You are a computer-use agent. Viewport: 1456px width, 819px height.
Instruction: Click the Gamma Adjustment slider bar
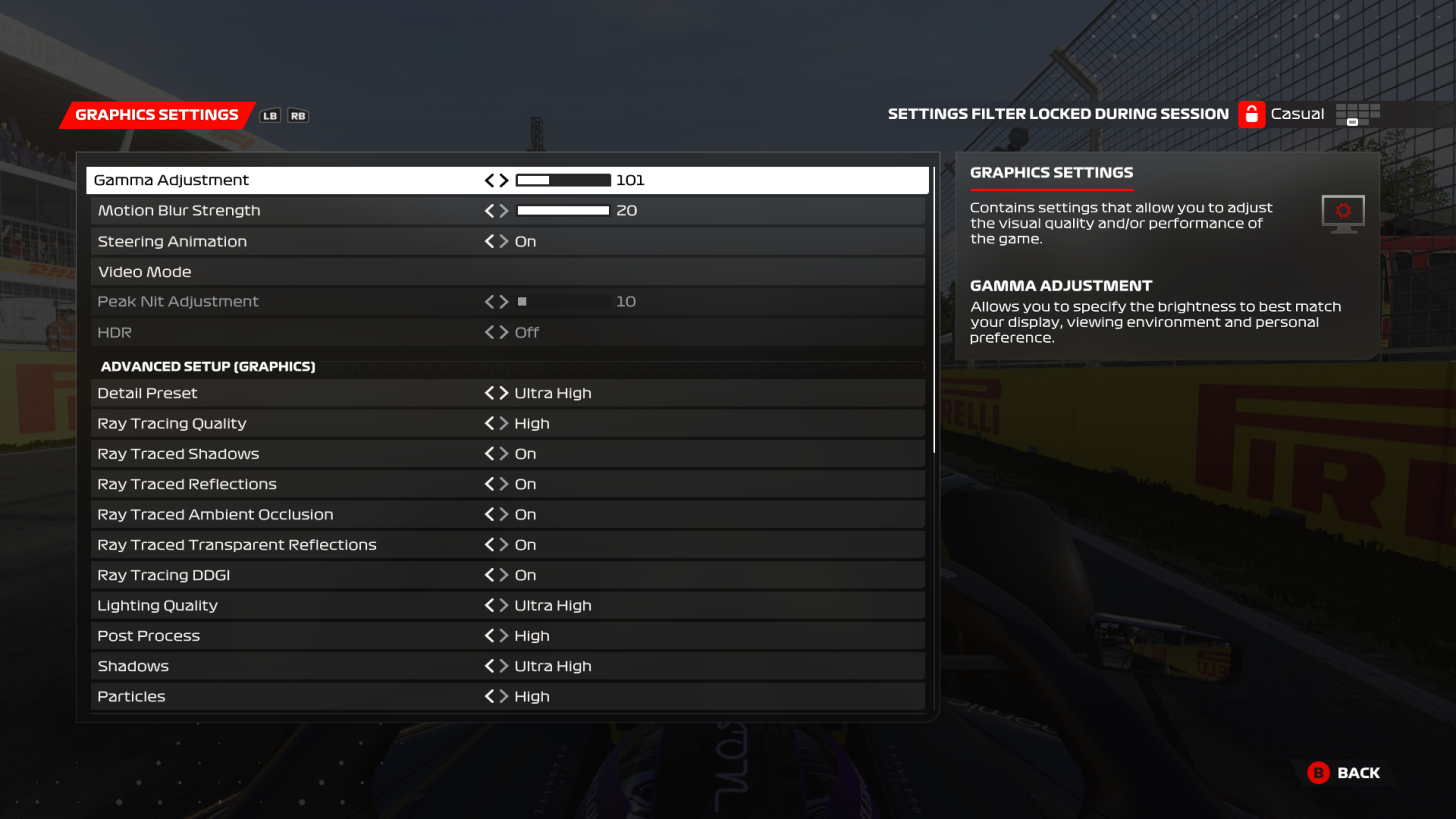click(562, 180)
